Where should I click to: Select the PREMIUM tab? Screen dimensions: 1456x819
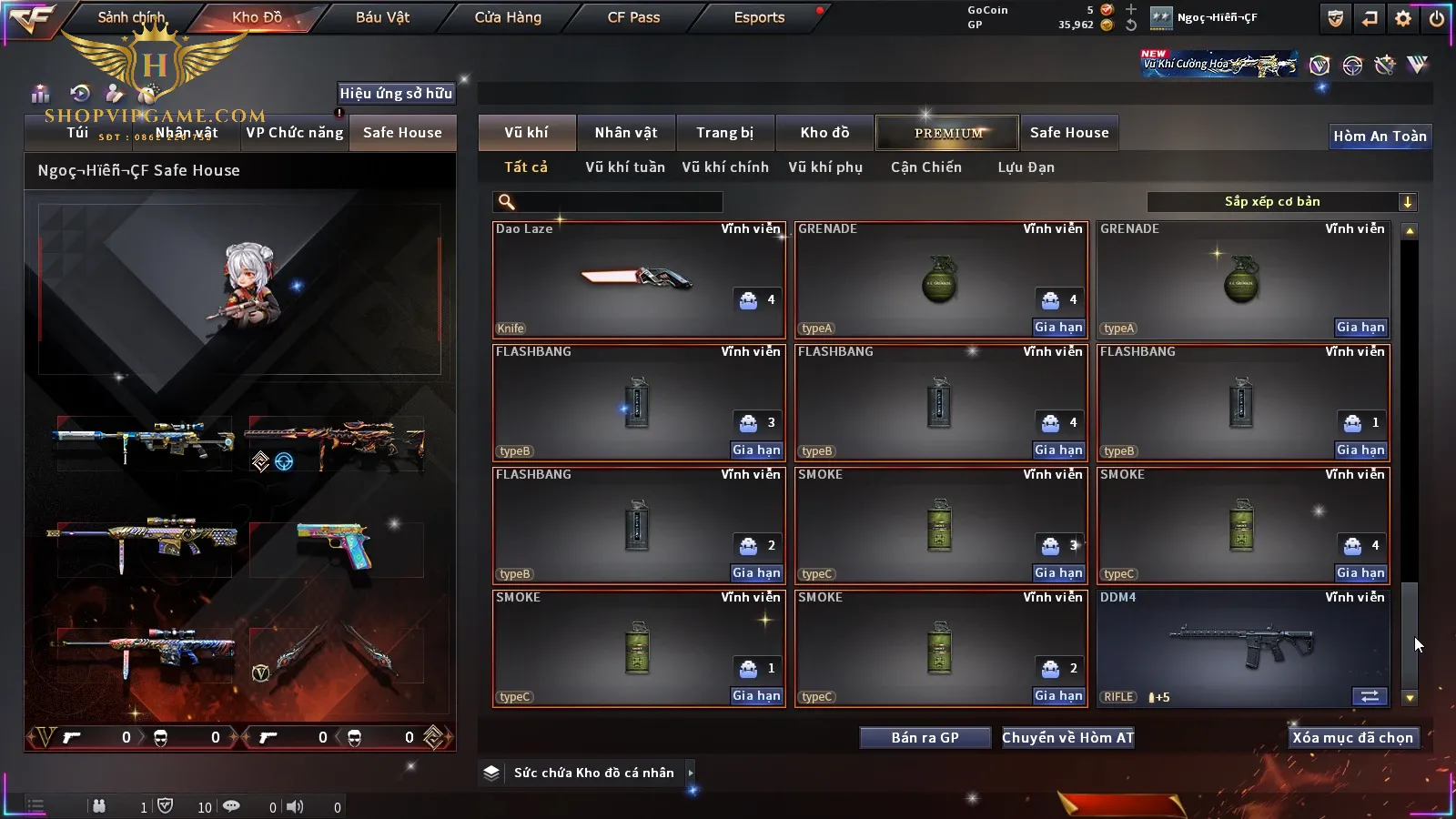point(947,133)
